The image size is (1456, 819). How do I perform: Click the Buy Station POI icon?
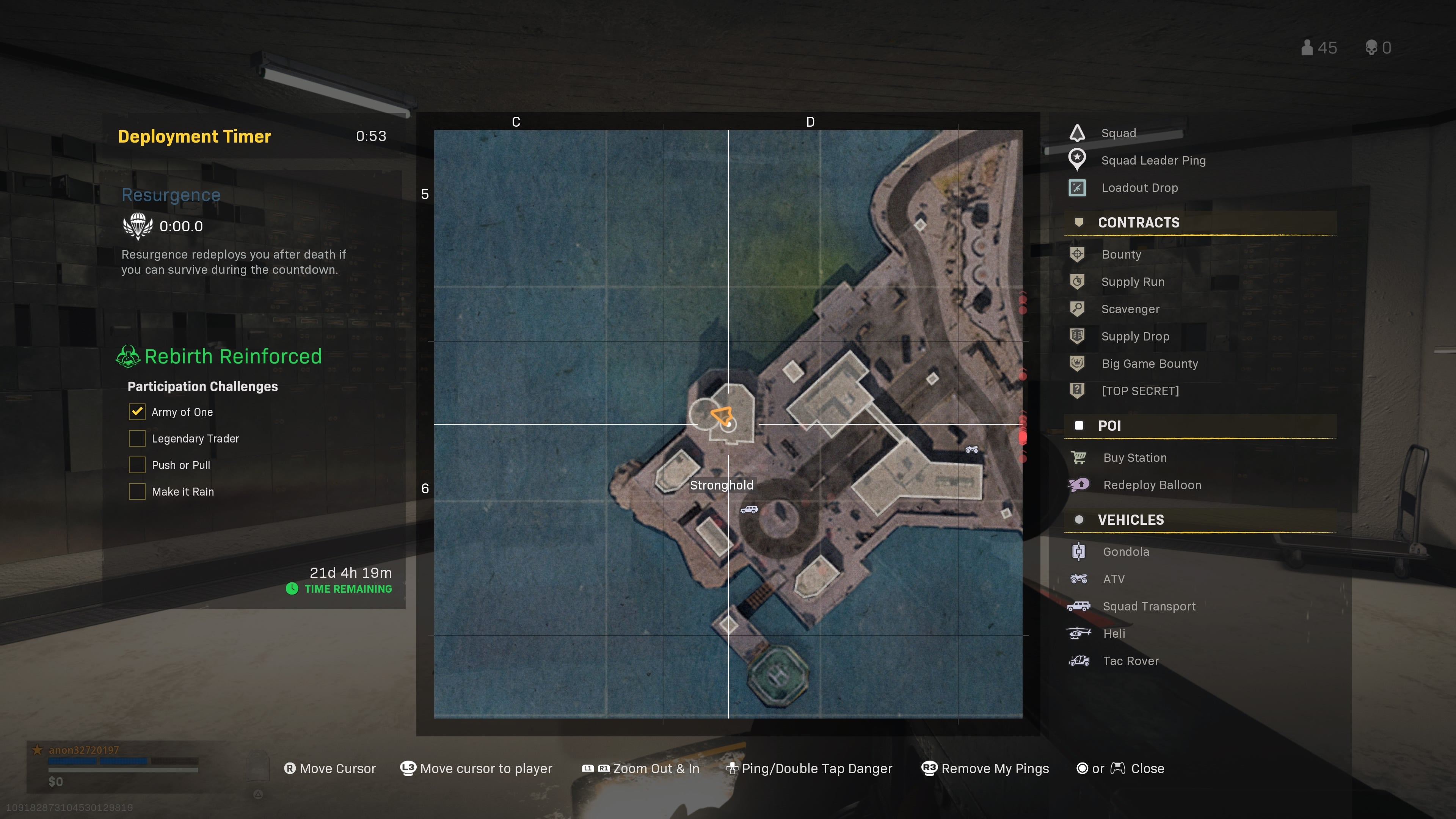click(x=1079, y=457)
